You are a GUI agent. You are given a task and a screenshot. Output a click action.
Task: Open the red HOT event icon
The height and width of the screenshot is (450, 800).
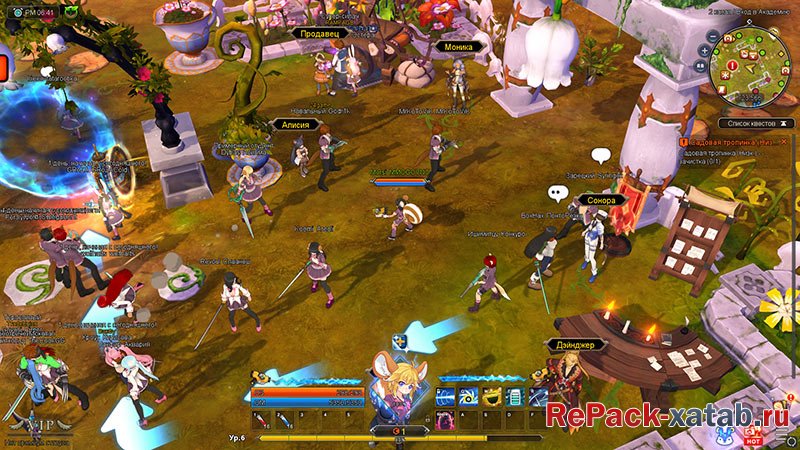tap(753, 437)
